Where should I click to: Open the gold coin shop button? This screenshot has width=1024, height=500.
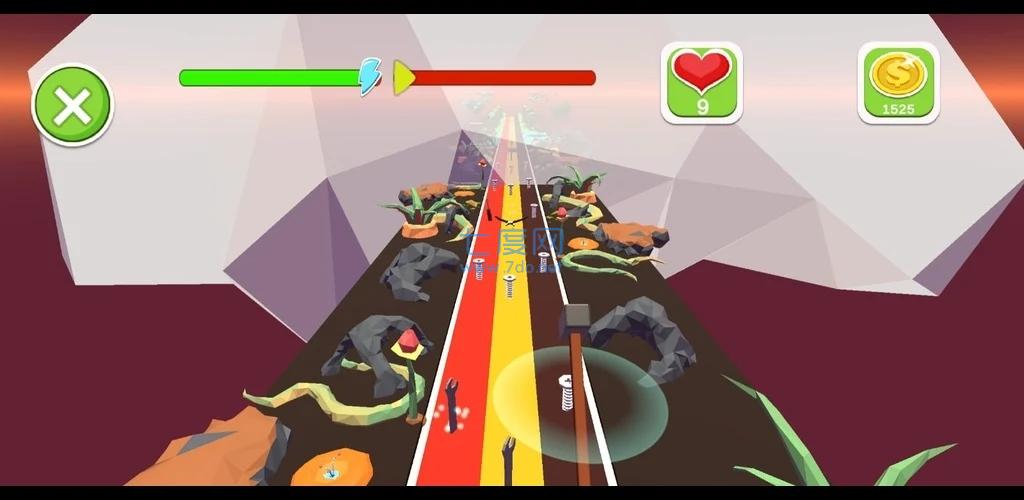click(898, 82)
